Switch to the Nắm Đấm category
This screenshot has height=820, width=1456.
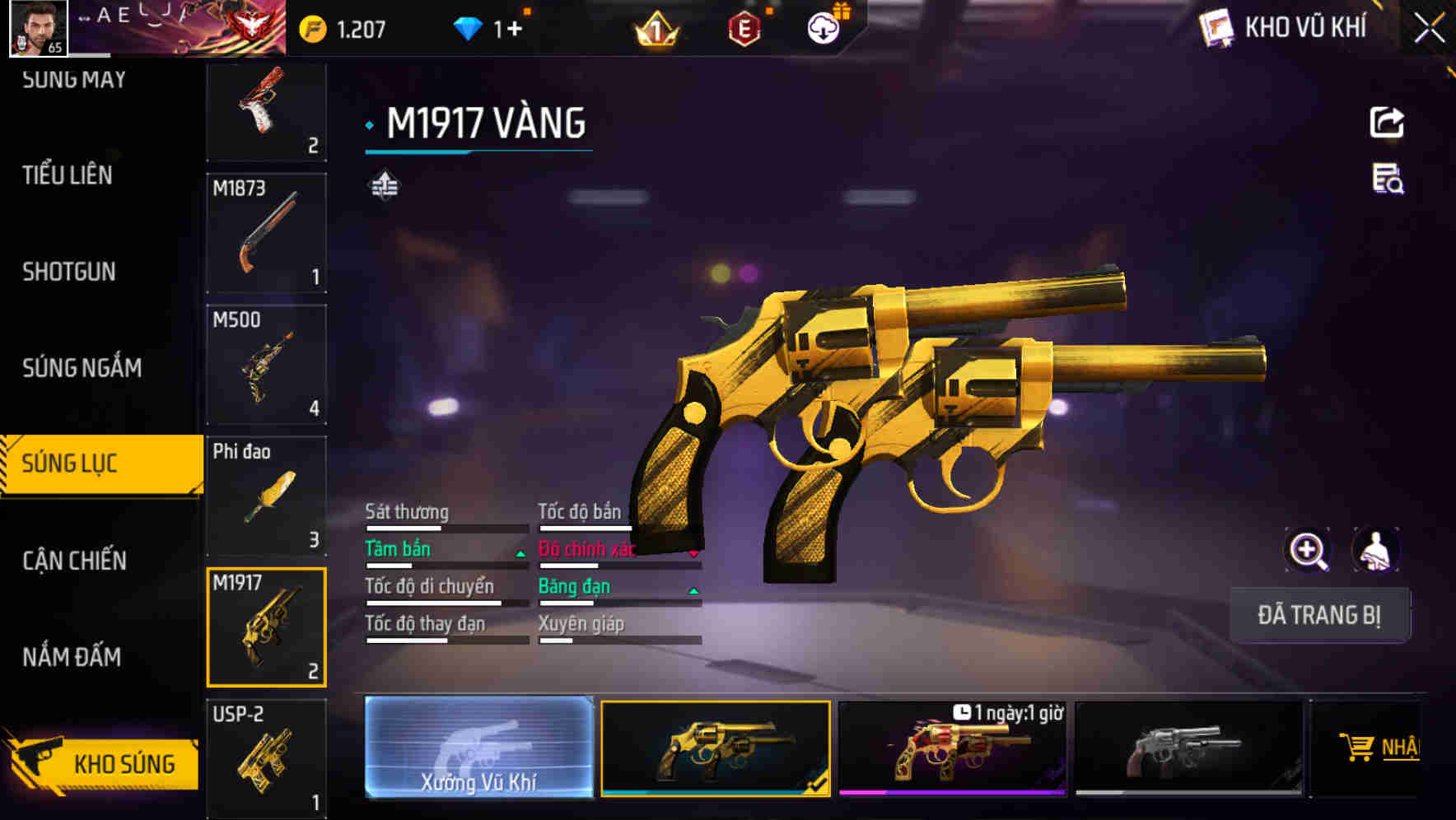(72, 657)
